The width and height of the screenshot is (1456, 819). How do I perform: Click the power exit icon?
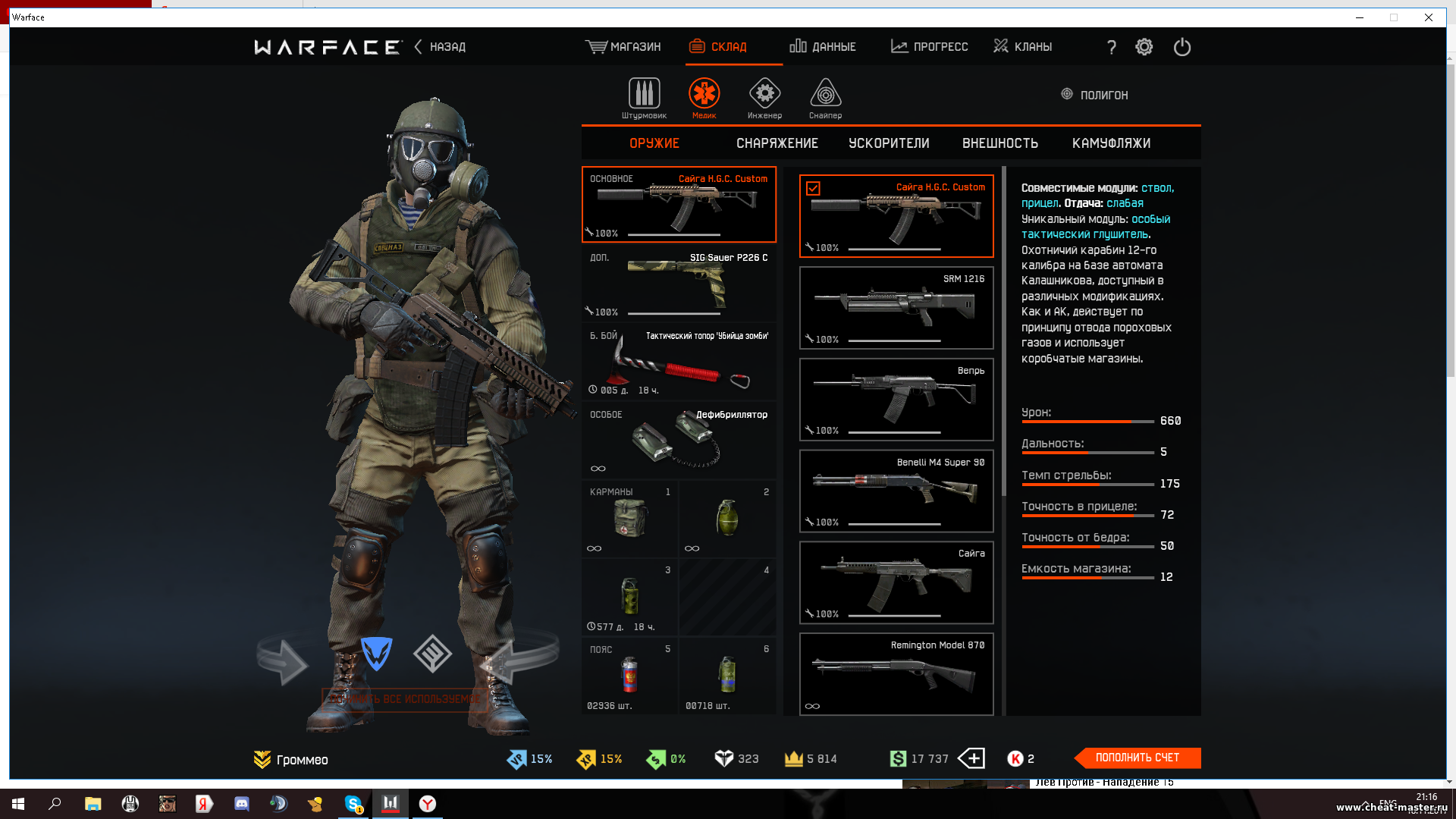(1181, 47)
